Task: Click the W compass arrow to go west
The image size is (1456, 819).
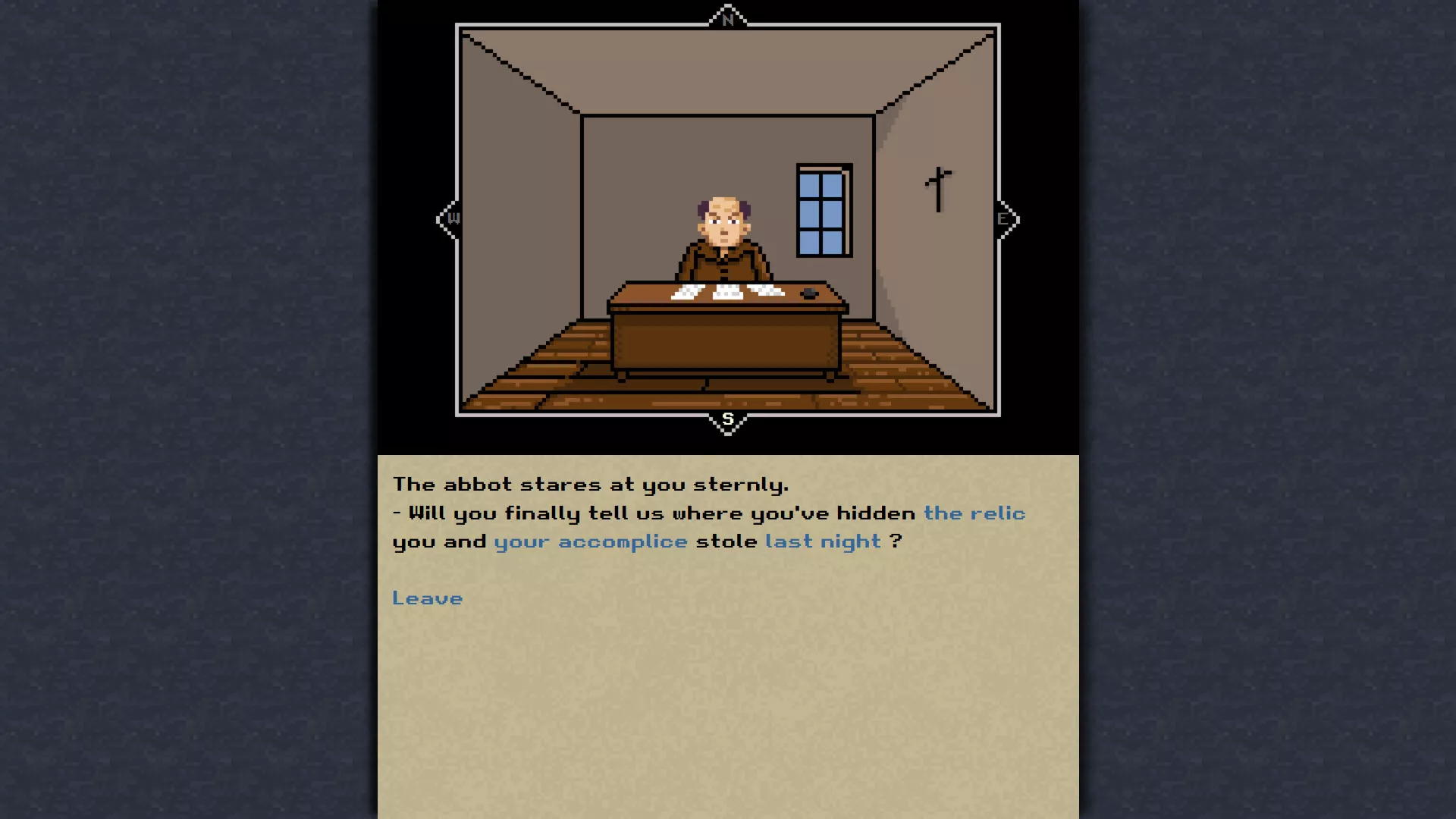Action: tap(453, 218)
